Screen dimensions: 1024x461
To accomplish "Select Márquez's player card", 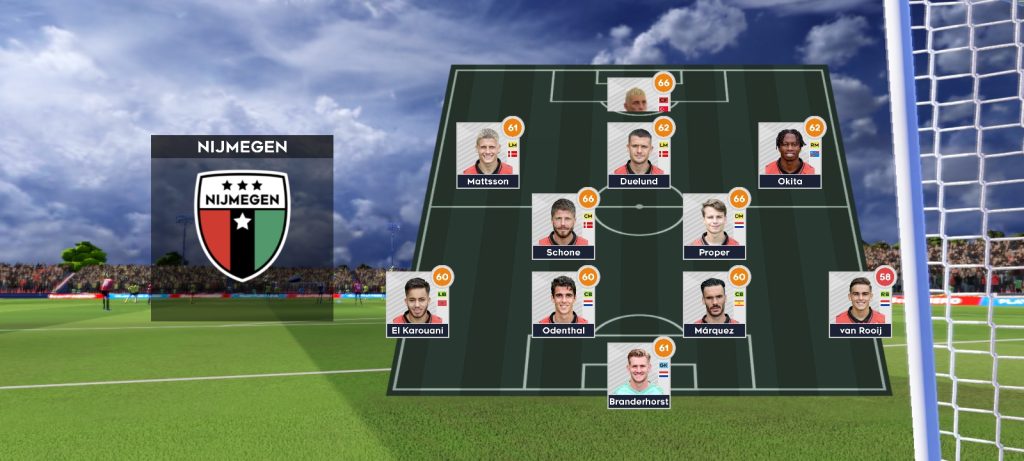I will (714, 304).
